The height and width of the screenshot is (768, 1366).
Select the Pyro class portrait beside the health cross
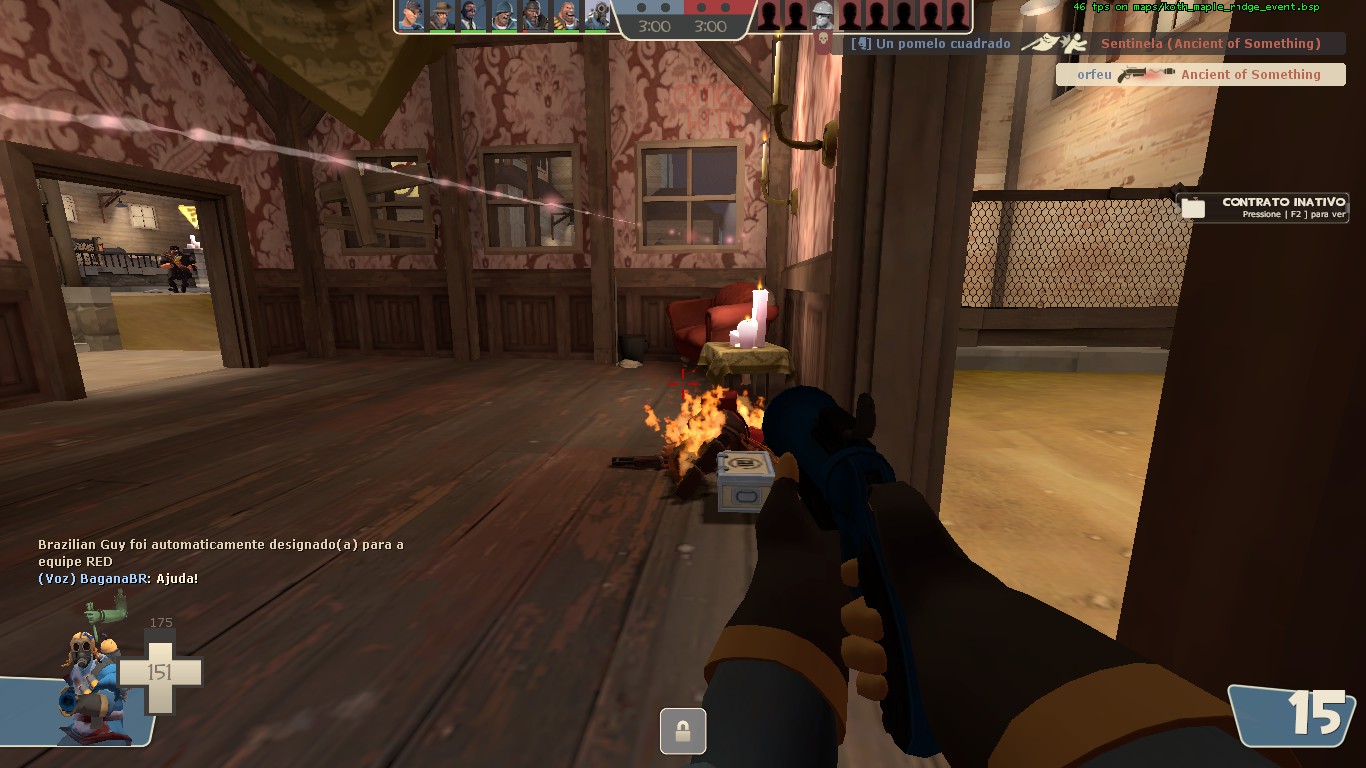pyautogui.click(x=90, y=678)
